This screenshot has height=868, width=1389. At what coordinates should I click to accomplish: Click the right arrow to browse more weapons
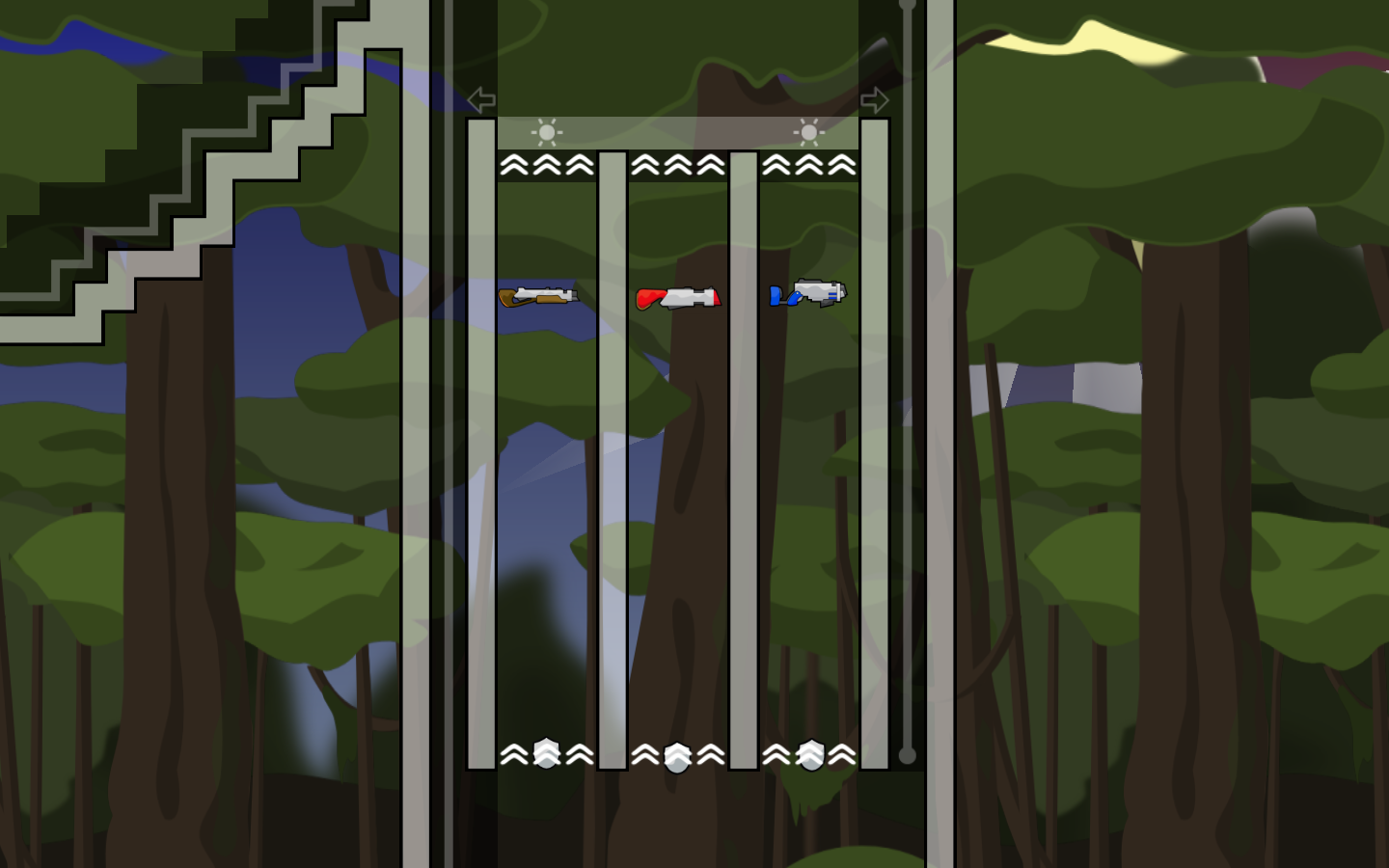coord(876,98)
